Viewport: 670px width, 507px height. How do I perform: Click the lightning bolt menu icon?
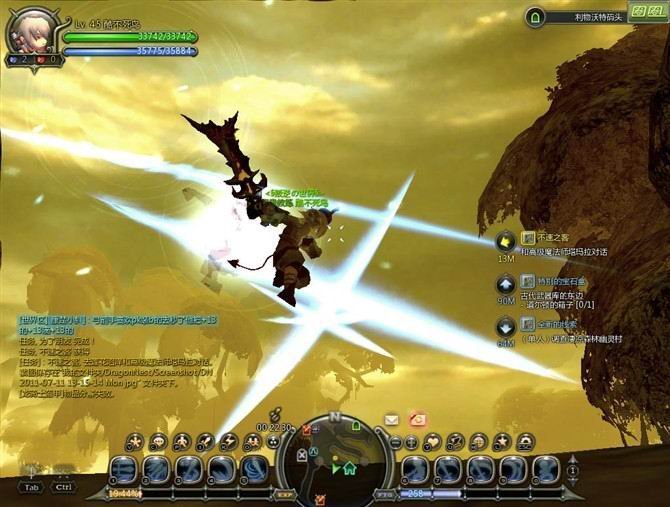[229, 442]
